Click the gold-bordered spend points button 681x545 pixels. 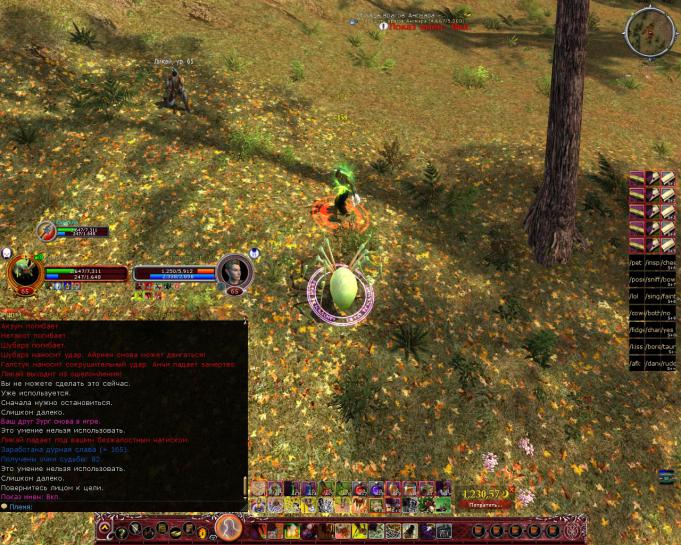click(484, 505)
